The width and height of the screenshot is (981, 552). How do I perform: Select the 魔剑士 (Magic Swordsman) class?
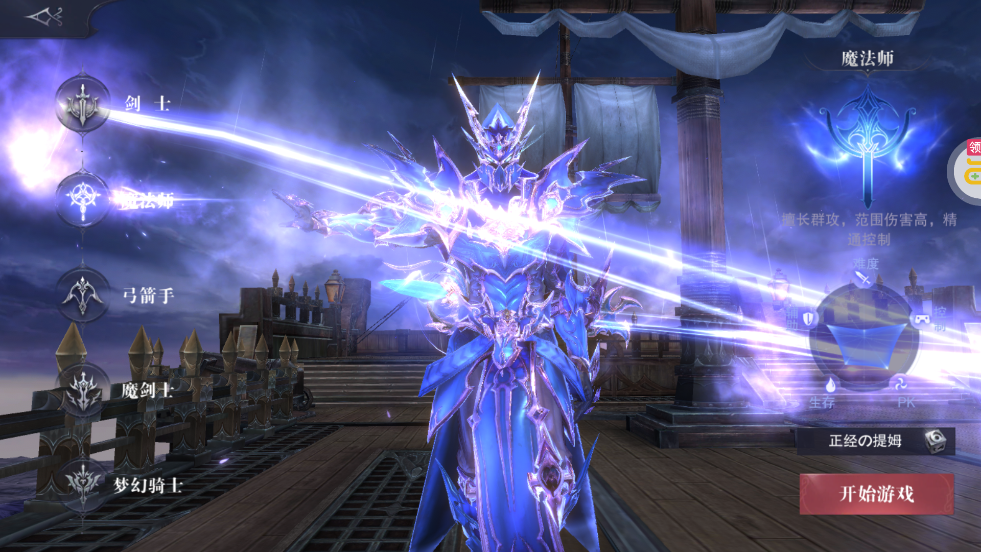84,389
